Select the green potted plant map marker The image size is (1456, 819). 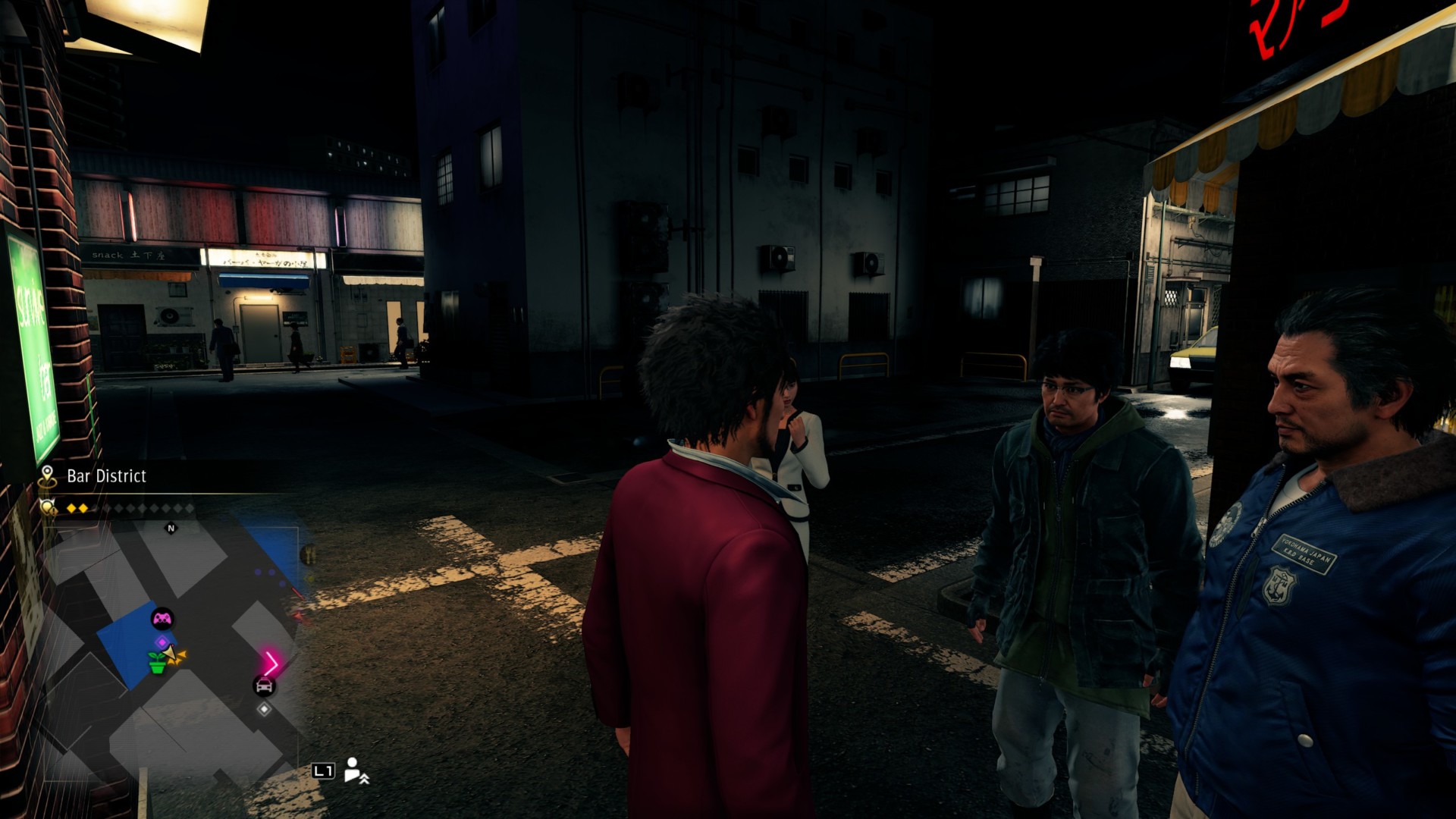click(x=157, y=664)
